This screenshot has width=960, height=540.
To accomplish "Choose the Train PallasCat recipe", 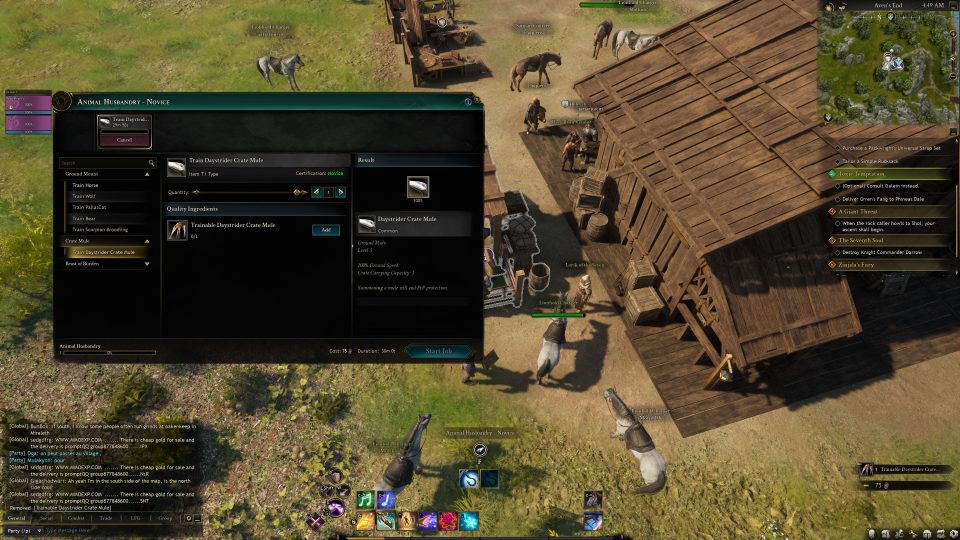I will 89,207.
